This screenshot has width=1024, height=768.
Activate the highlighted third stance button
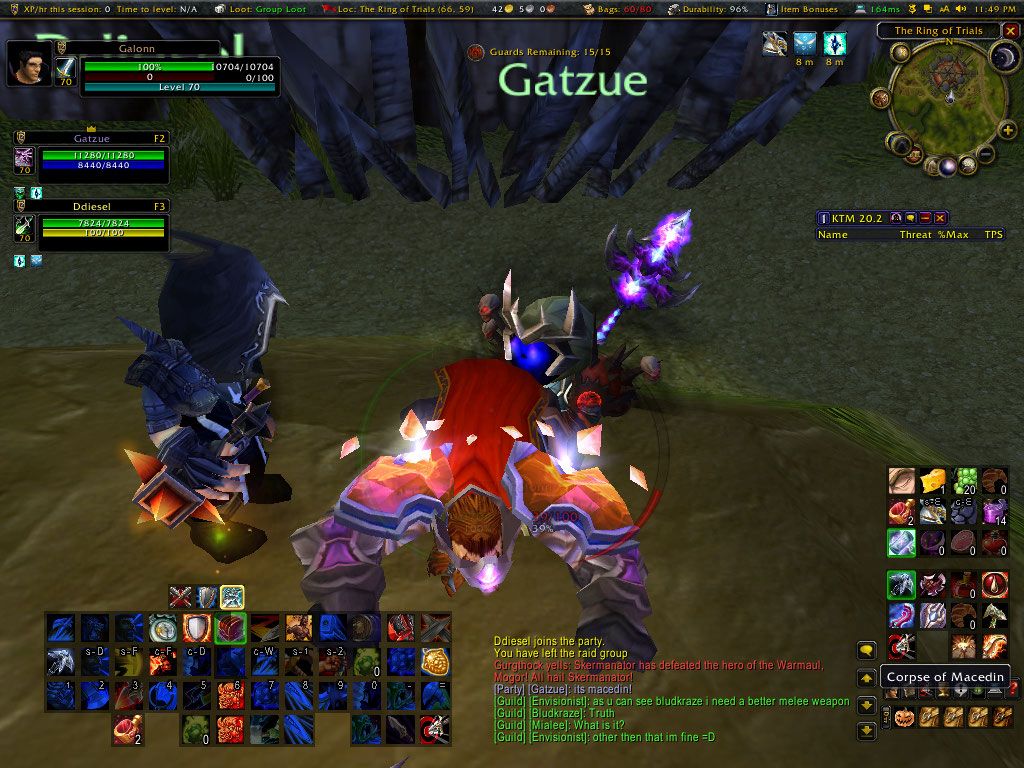[x=232, y=597]
